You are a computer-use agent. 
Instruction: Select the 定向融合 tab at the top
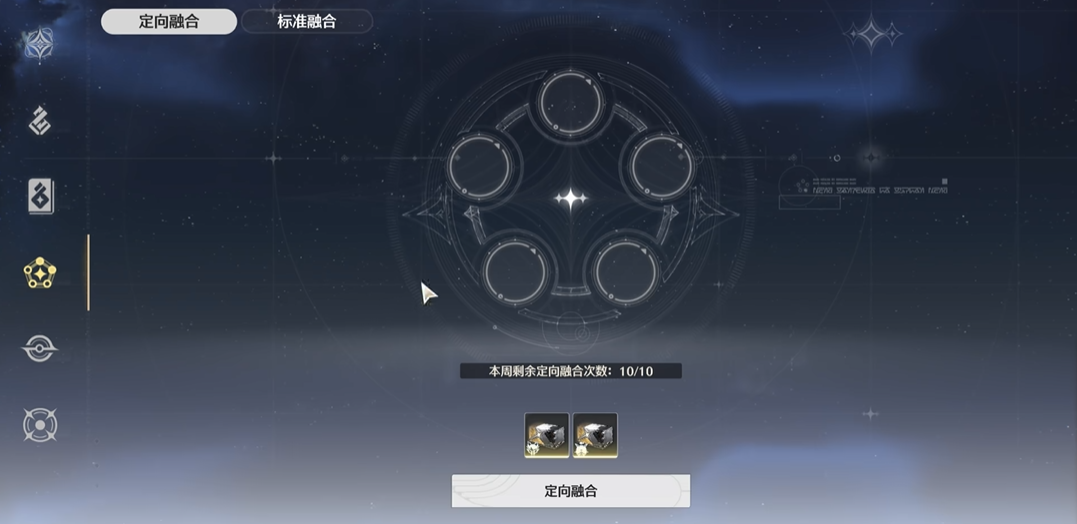169,21
